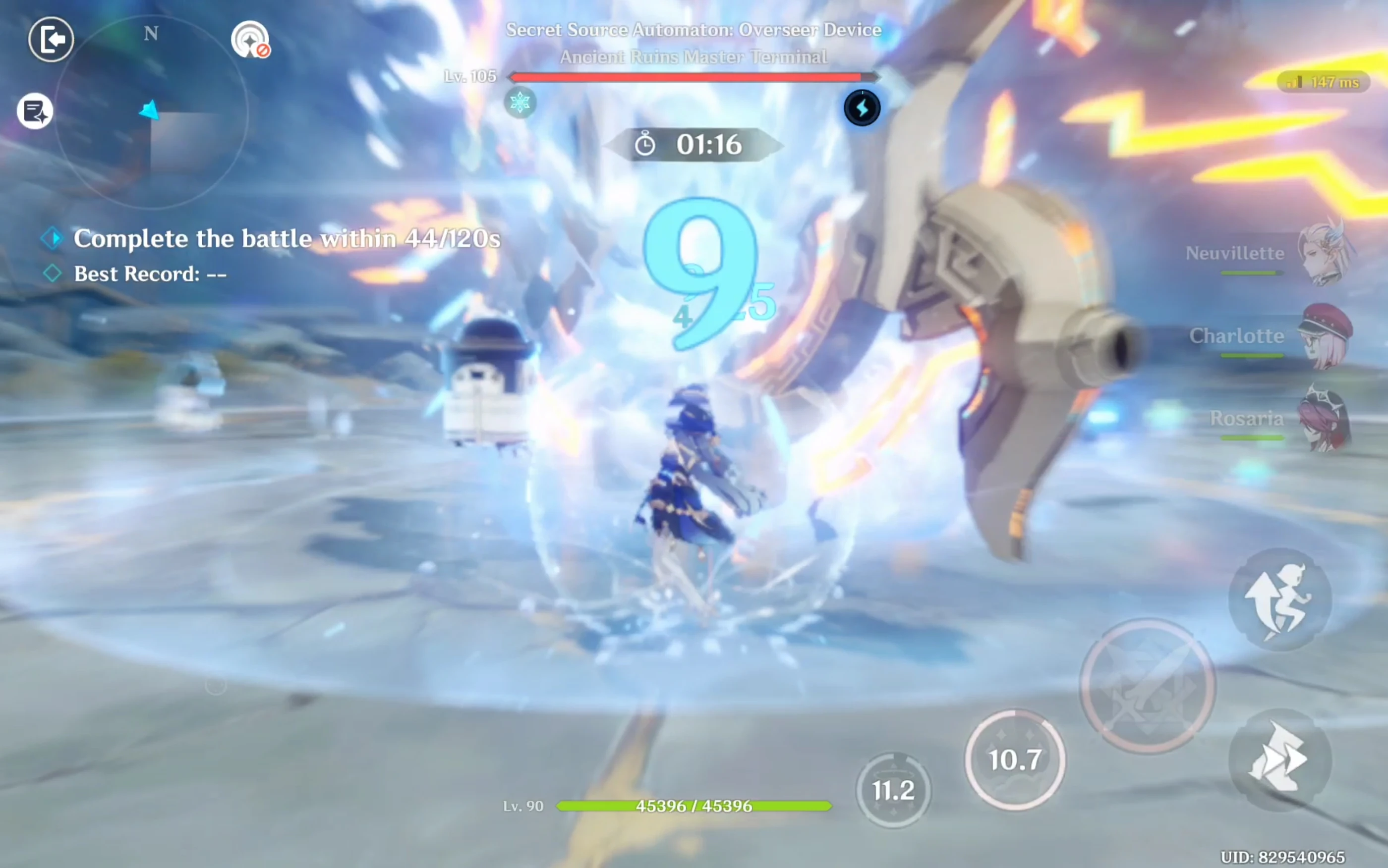This screenshot has height=868, width=1388.
Task: Expand the minimap by tapping it
Action: point(151,112)
